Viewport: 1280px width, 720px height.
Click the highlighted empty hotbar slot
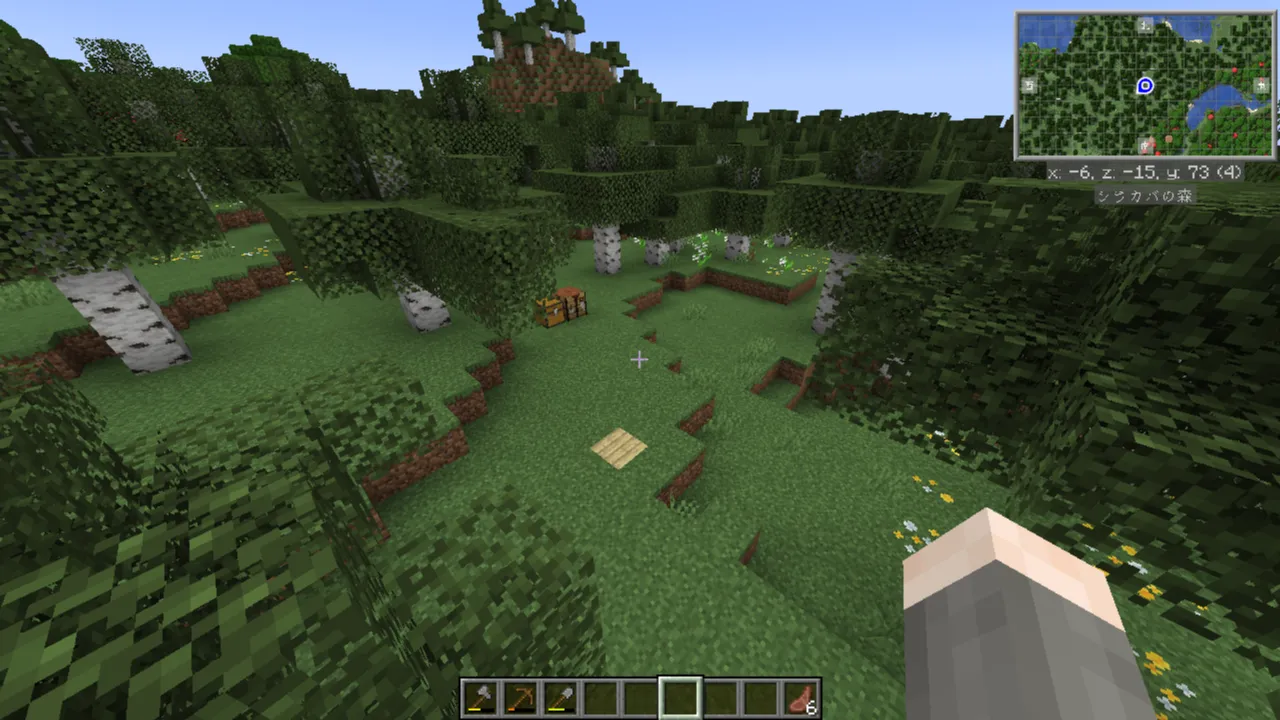click(680, 698)
